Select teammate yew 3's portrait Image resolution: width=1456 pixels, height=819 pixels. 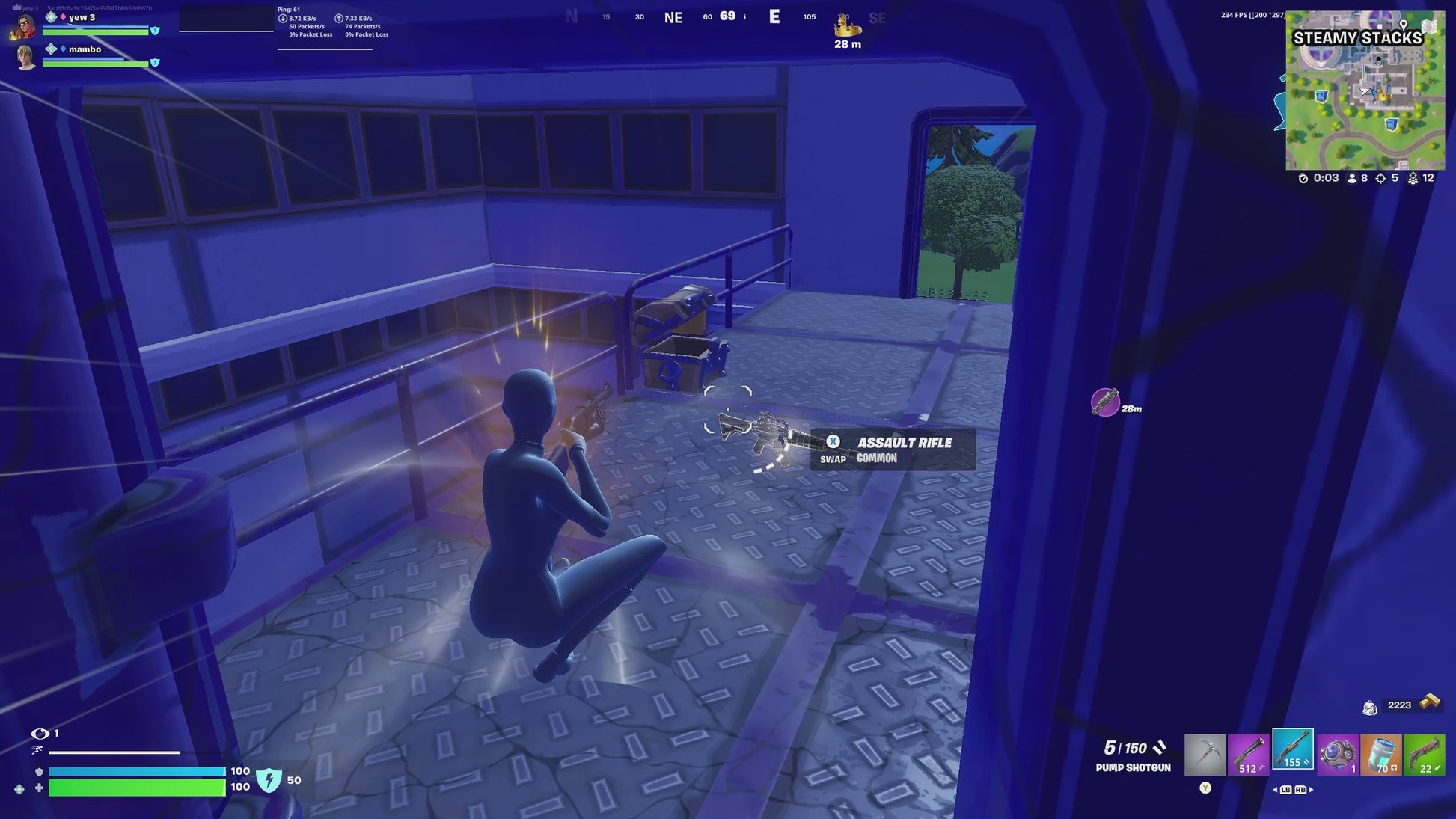click(25, 26)
